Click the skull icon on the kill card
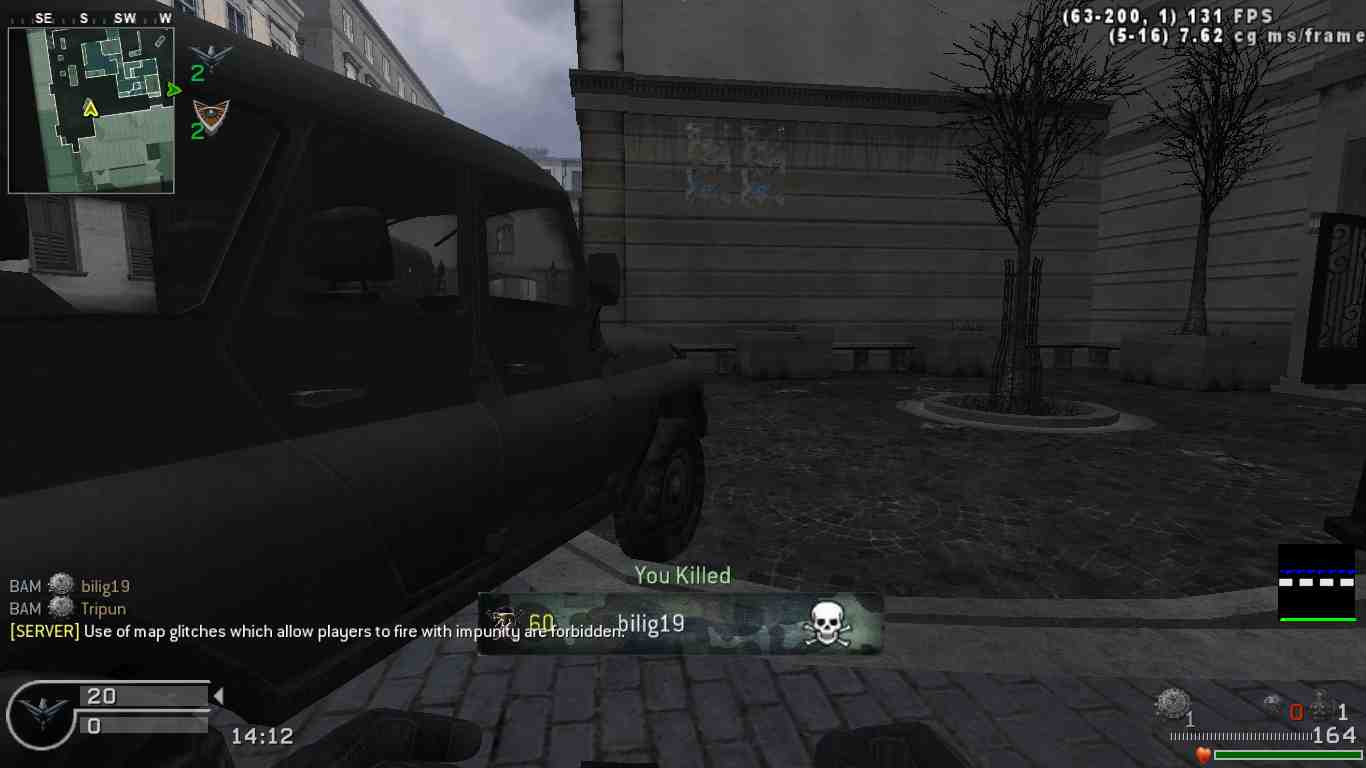 click(825, 625)
